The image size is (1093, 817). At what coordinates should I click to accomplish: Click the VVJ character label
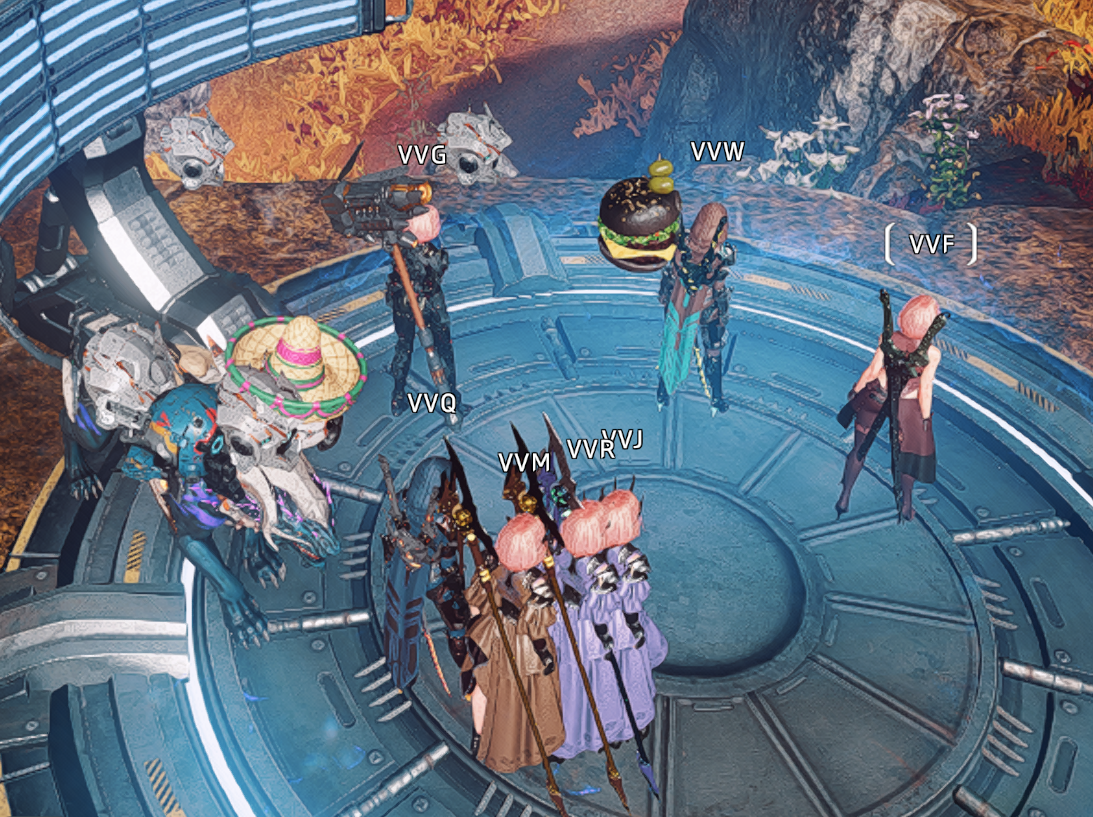click(626, 438)
